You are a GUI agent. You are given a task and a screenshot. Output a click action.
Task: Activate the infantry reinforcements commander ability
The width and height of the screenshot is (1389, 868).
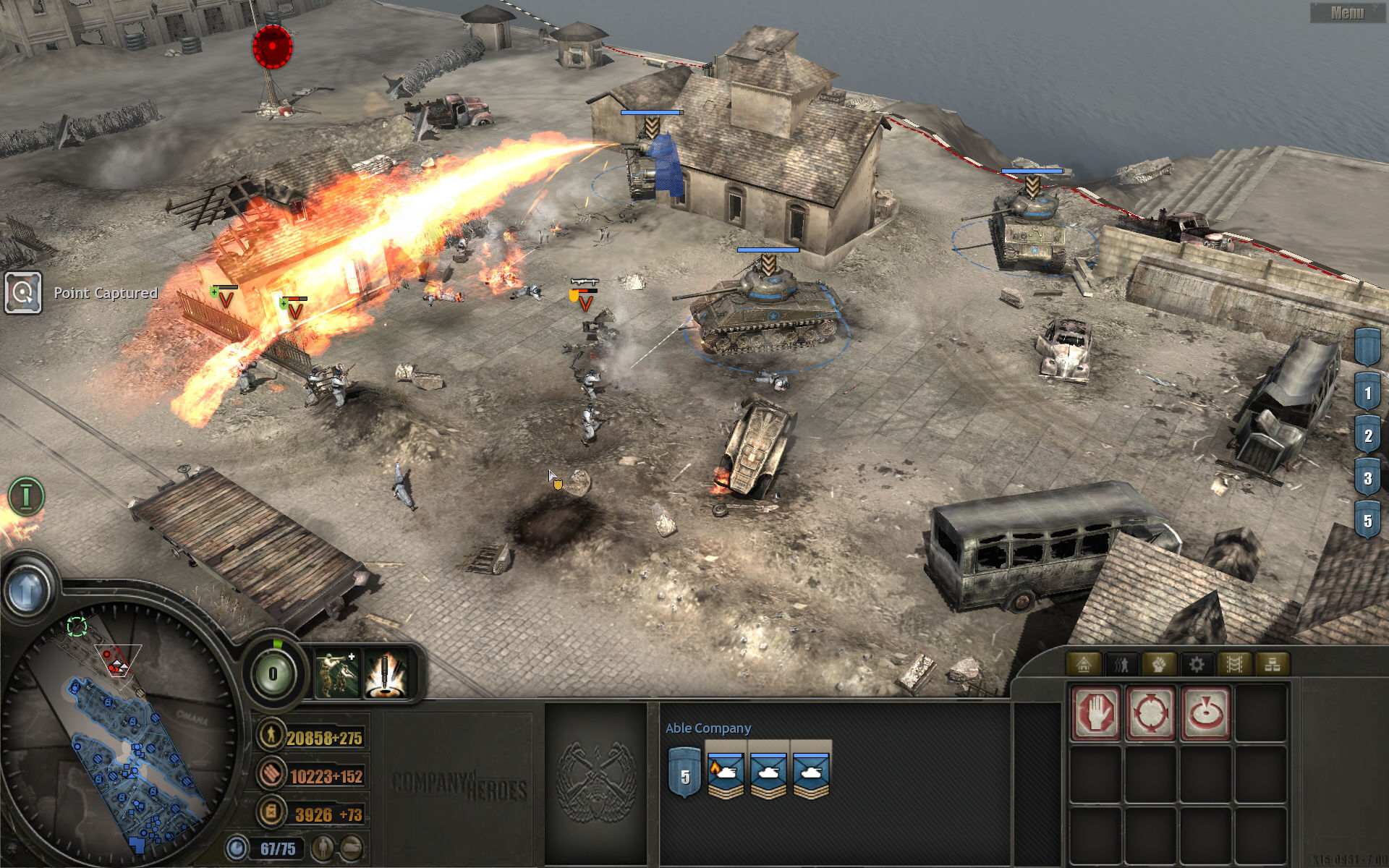pyautogui.click(x=336, y=673)
